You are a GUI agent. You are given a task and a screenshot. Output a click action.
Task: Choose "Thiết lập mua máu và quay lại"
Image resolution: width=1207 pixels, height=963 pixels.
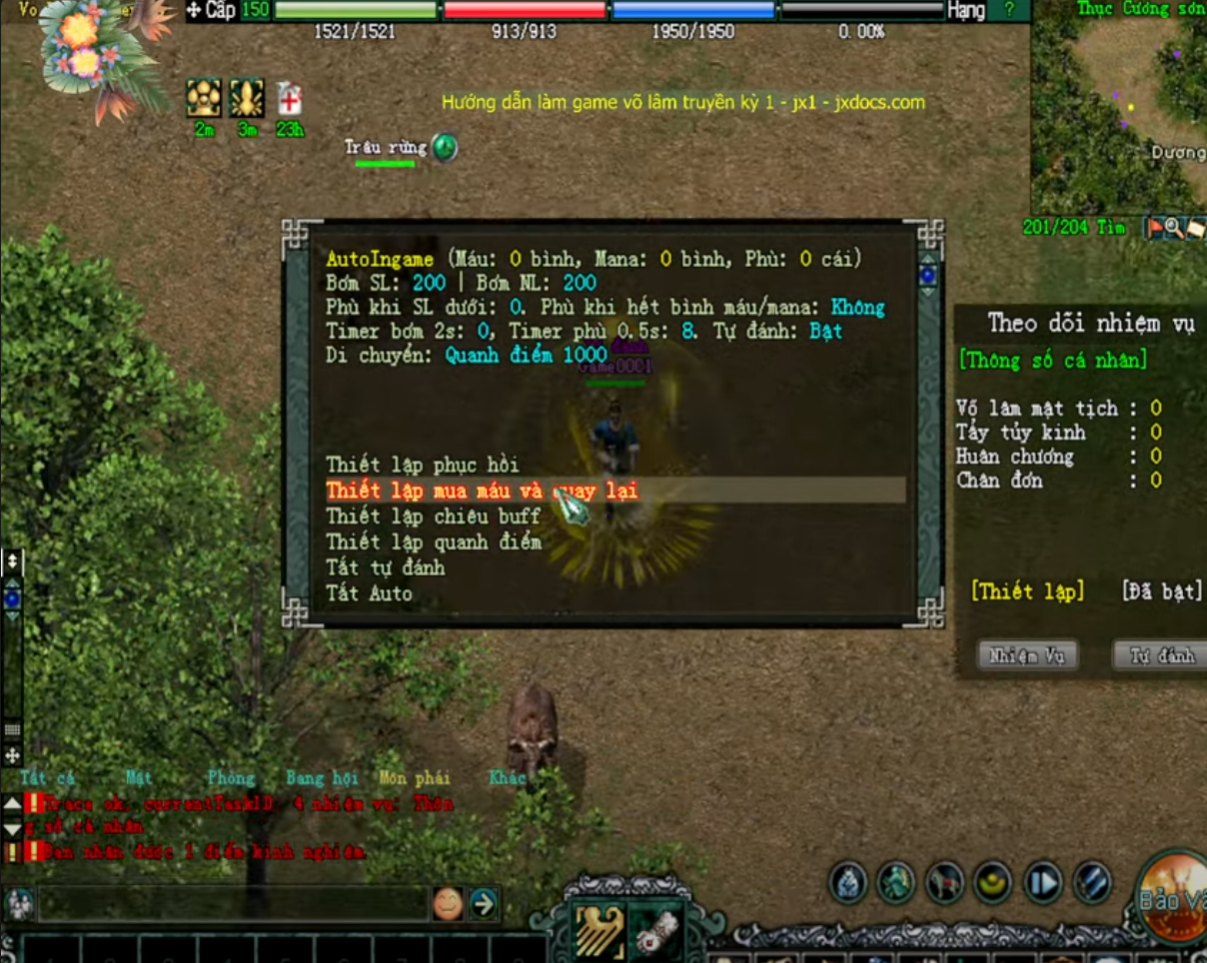tap(481, 490)
